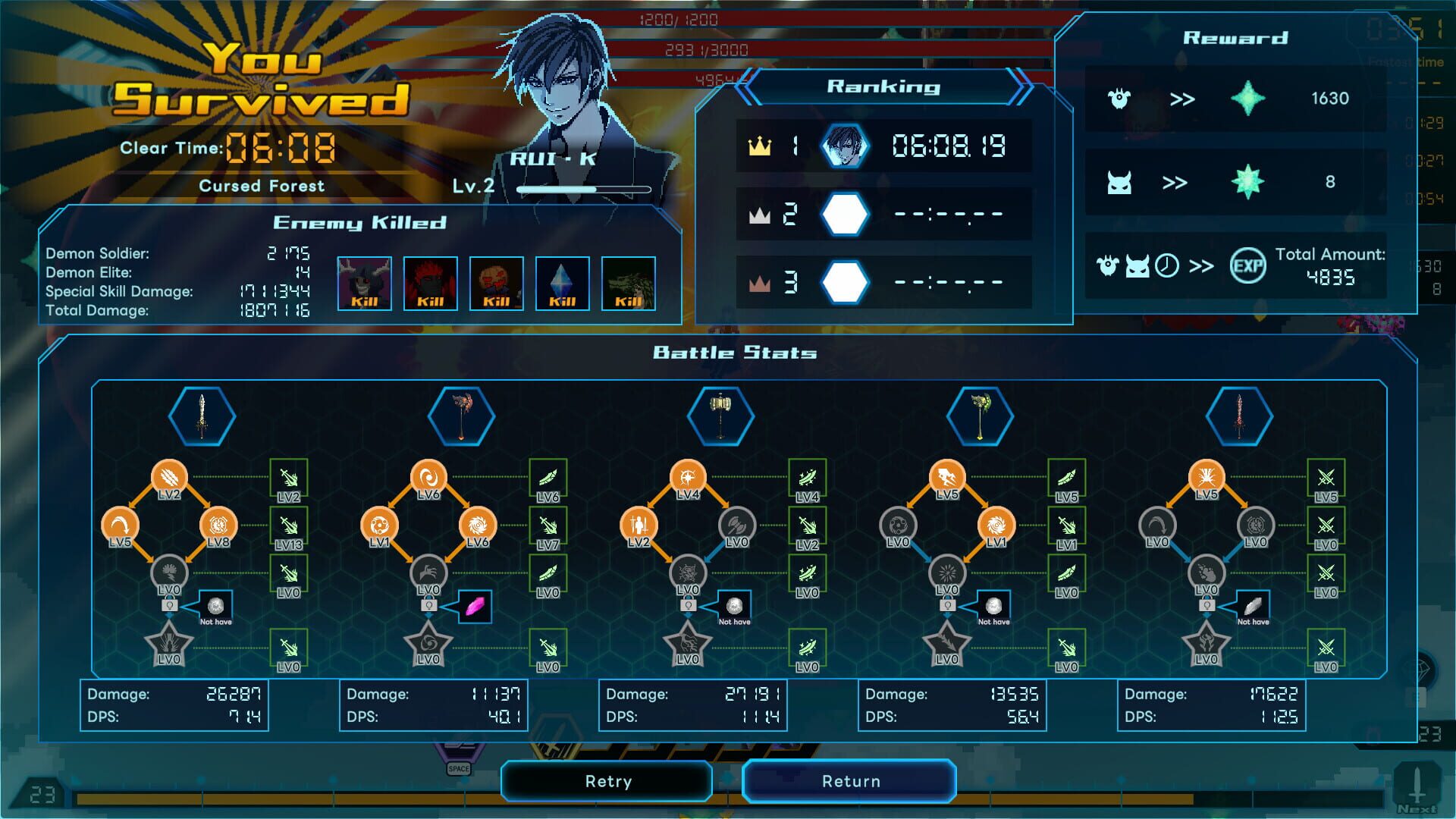Click the first boss Kill portrait in Enemy Killed
Viewport: 1456px width, 819px height.
tap(366, 283)
